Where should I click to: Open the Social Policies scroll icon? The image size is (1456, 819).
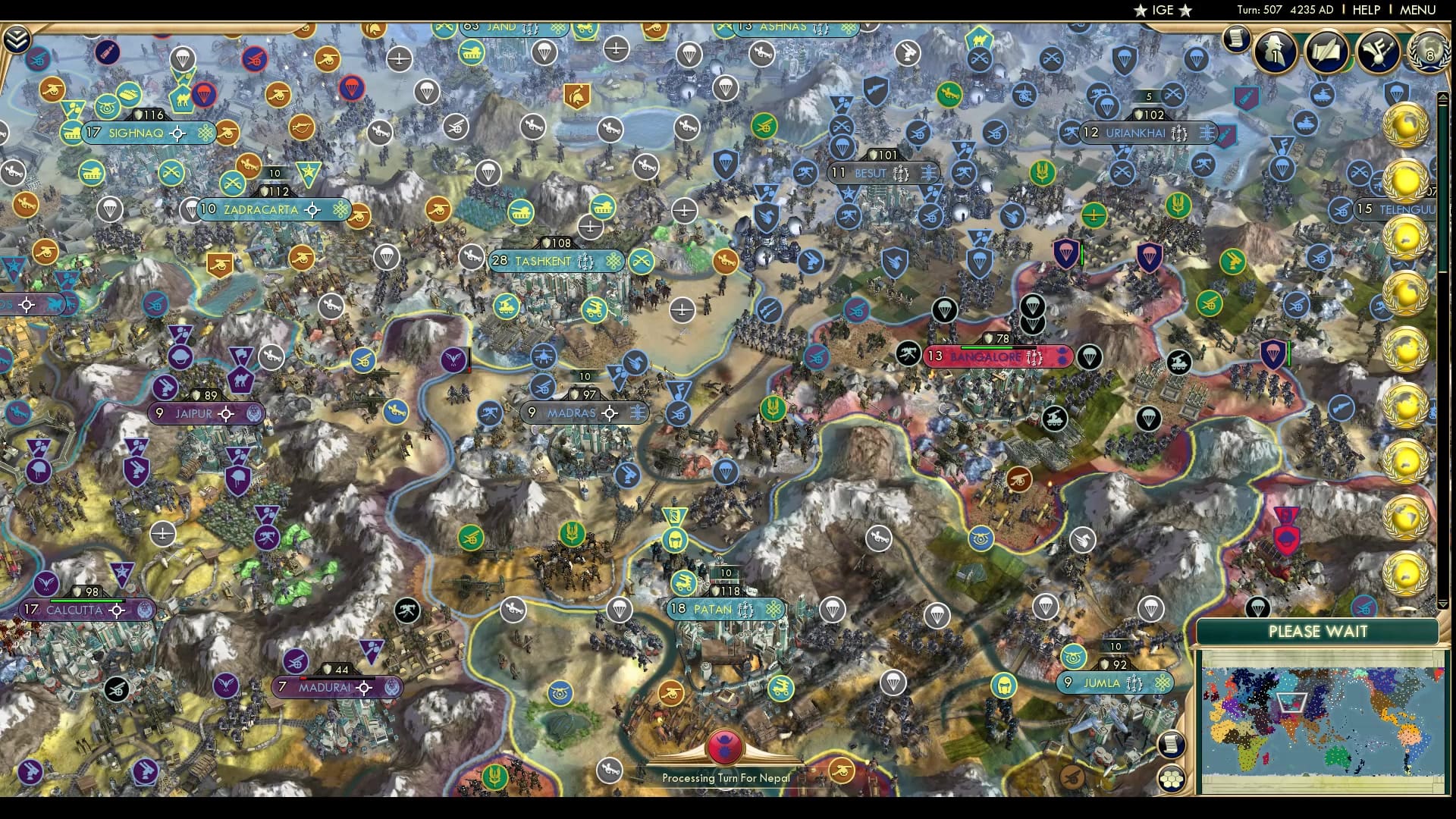tap(1327, 52)
